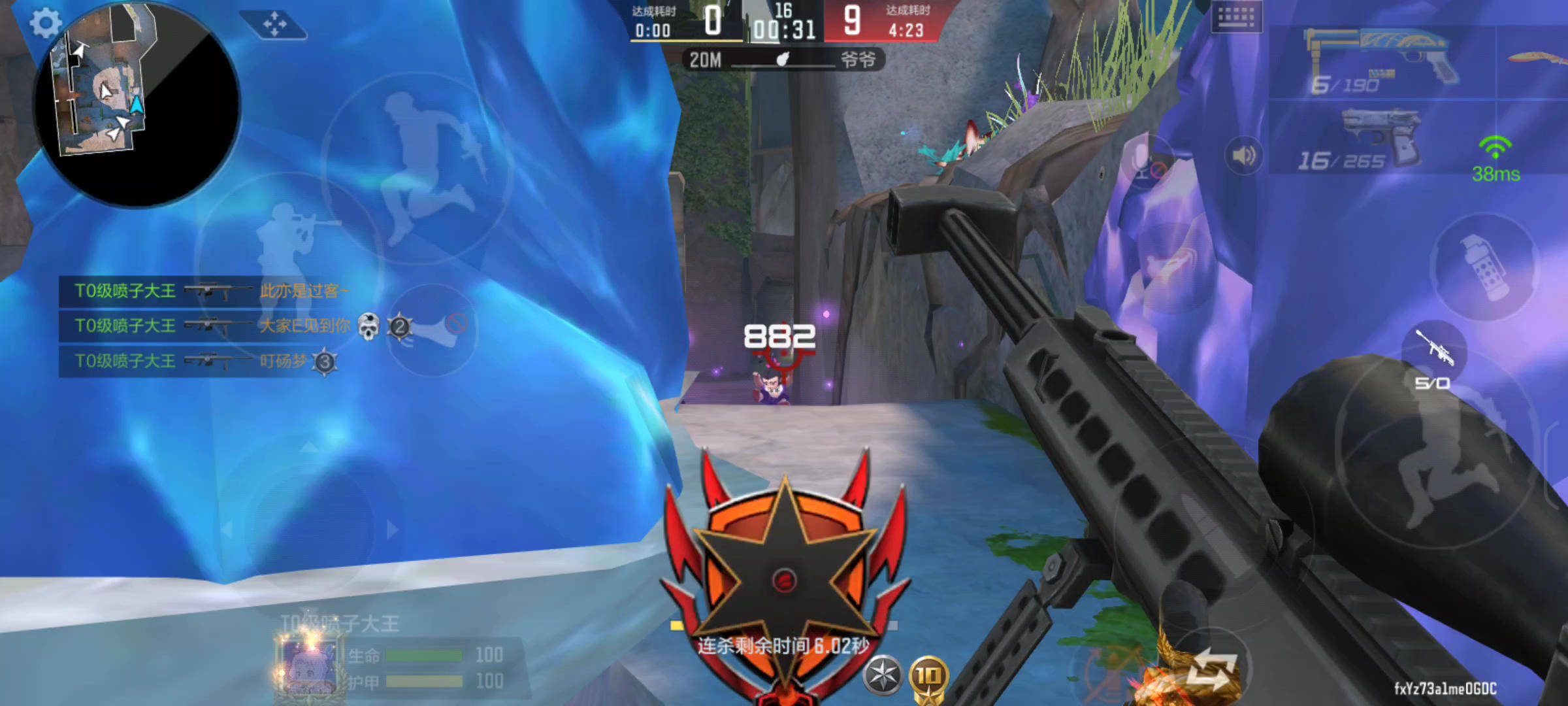Tap the circular minimap
Viewport: 1568px width, 706px height.
pos(137,105)
